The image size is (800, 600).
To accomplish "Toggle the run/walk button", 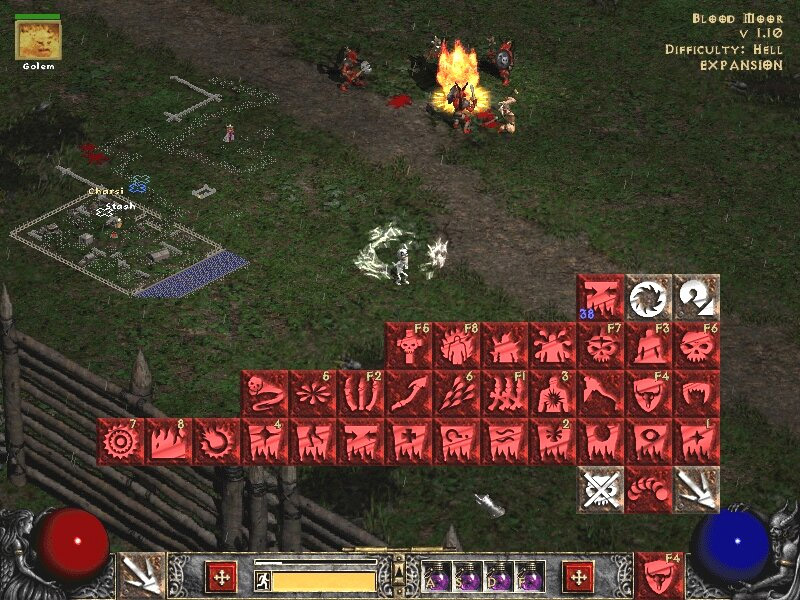I will (x=263, y=580).
